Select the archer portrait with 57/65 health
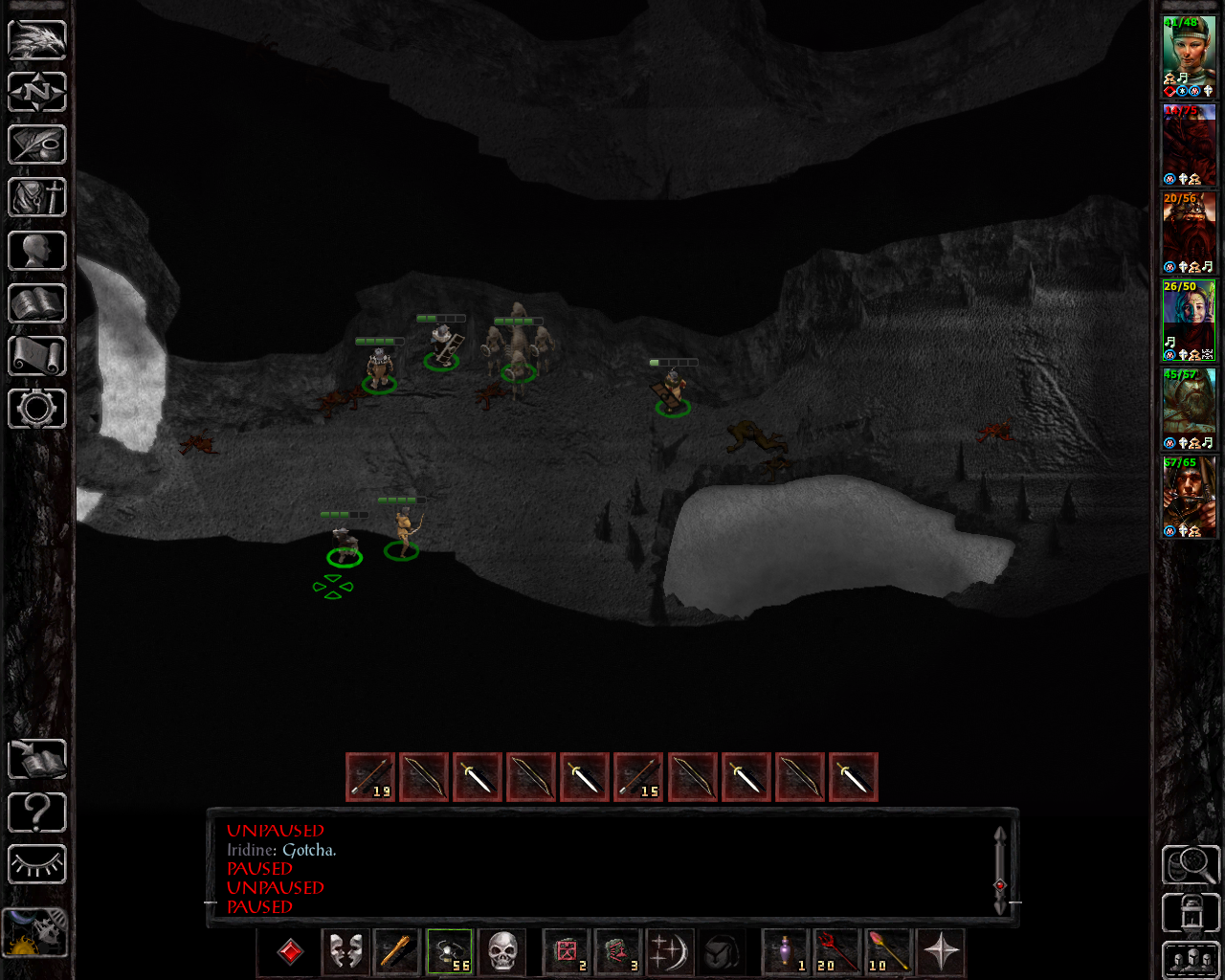The image size is (1225, 980). tap(1189, 496)
